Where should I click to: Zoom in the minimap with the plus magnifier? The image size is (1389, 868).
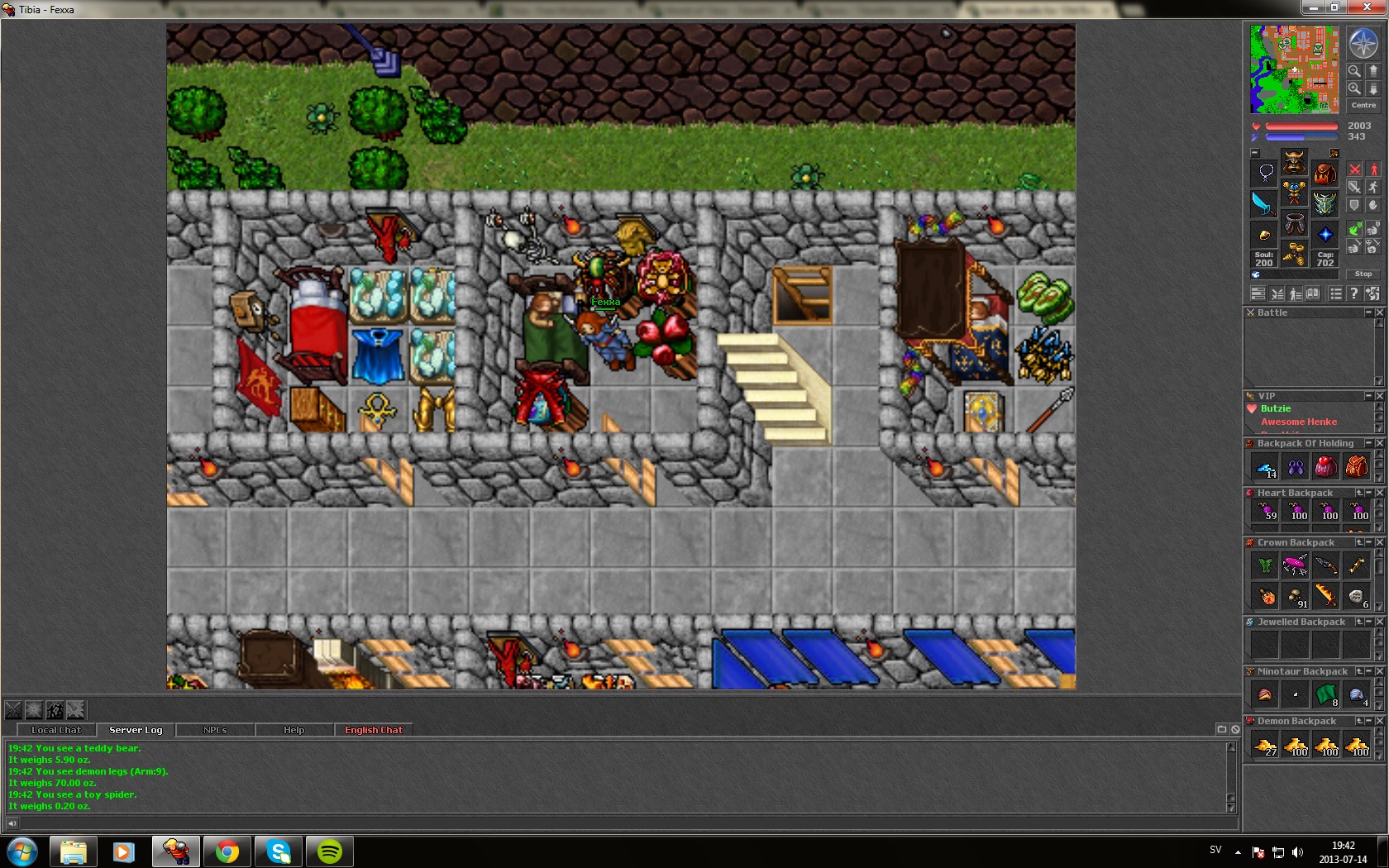[1354, 88]
